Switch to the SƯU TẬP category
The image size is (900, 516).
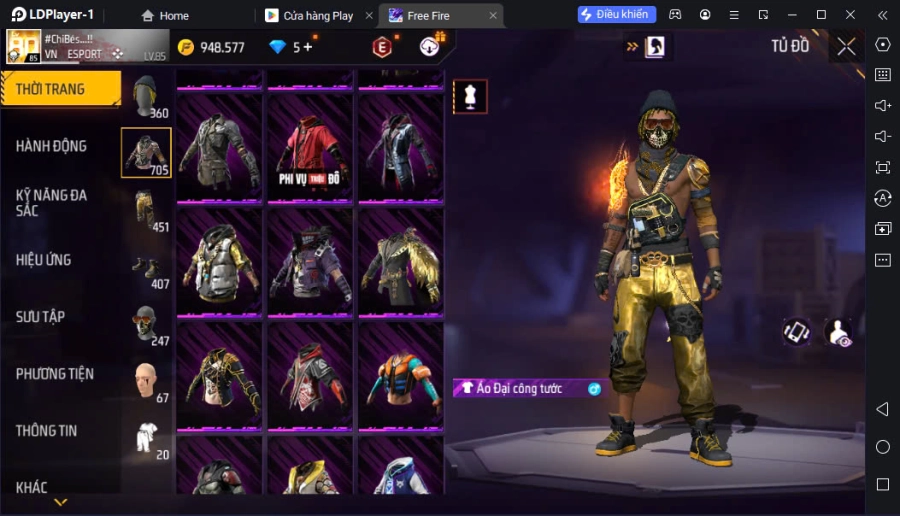point(41,317)
